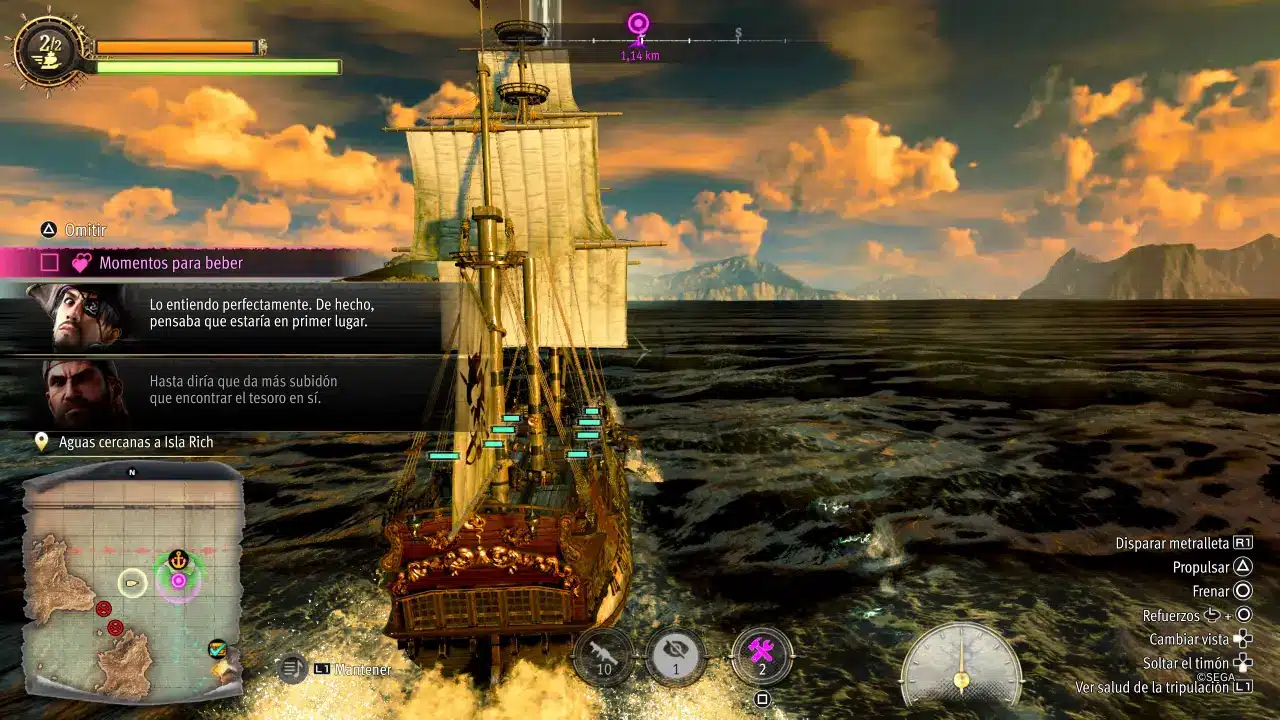This screenshot has width=1280, height=720.
Task: Select the pink objective marker on minimap
Action: 178,580
